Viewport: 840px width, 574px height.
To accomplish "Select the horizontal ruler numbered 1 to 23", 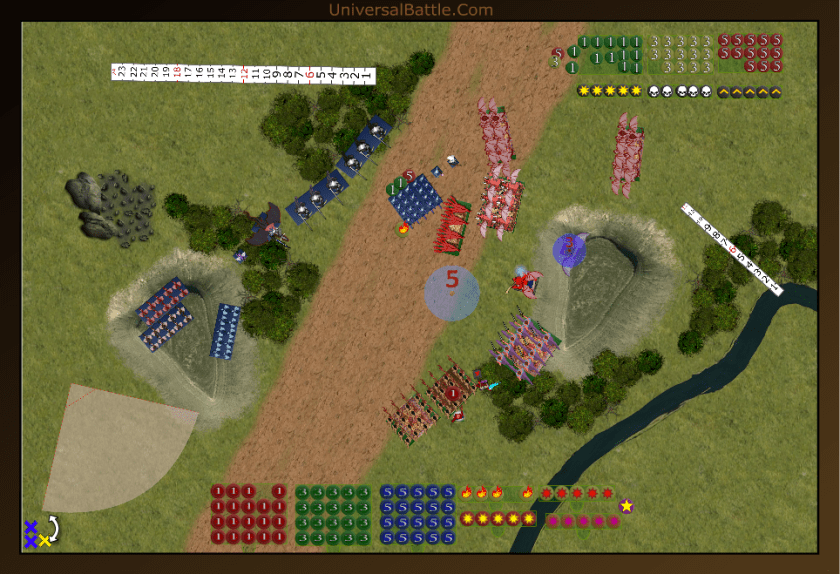I will (243, 74).
